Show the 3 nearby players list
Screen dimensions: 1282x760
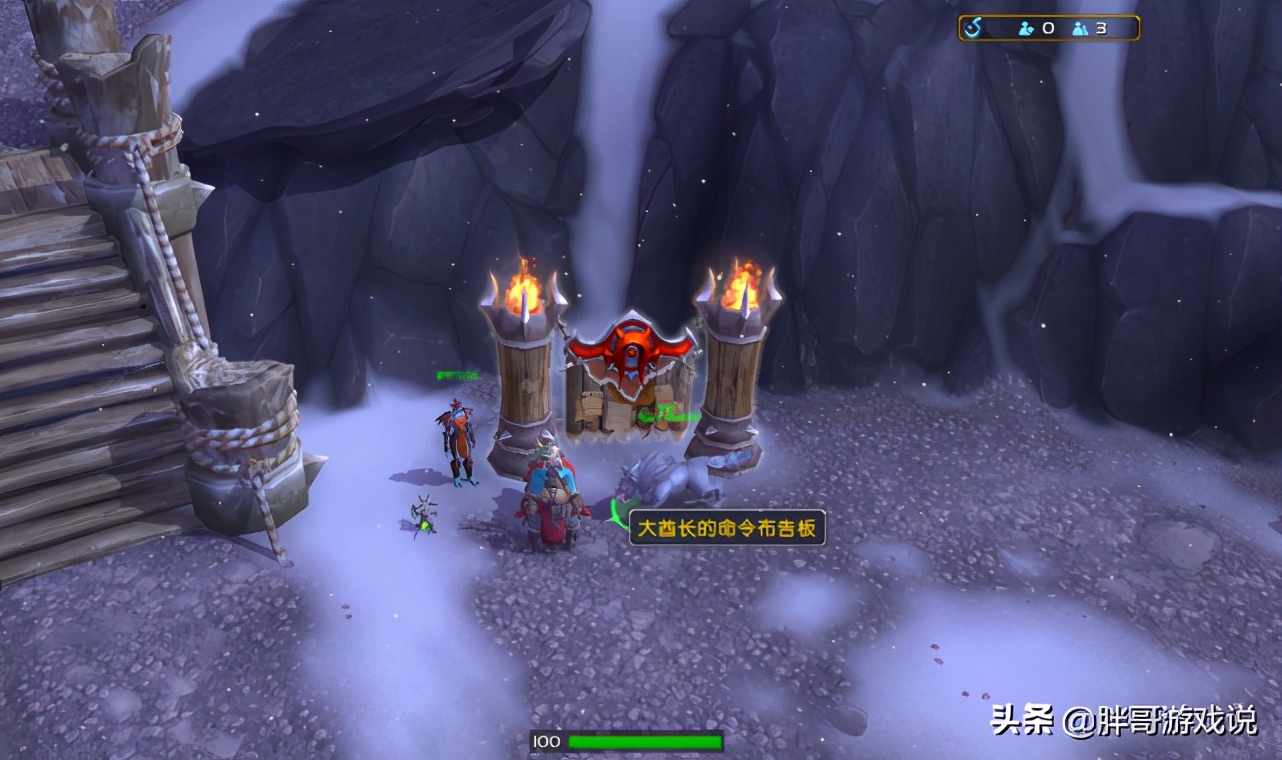tap(1090, 28)
